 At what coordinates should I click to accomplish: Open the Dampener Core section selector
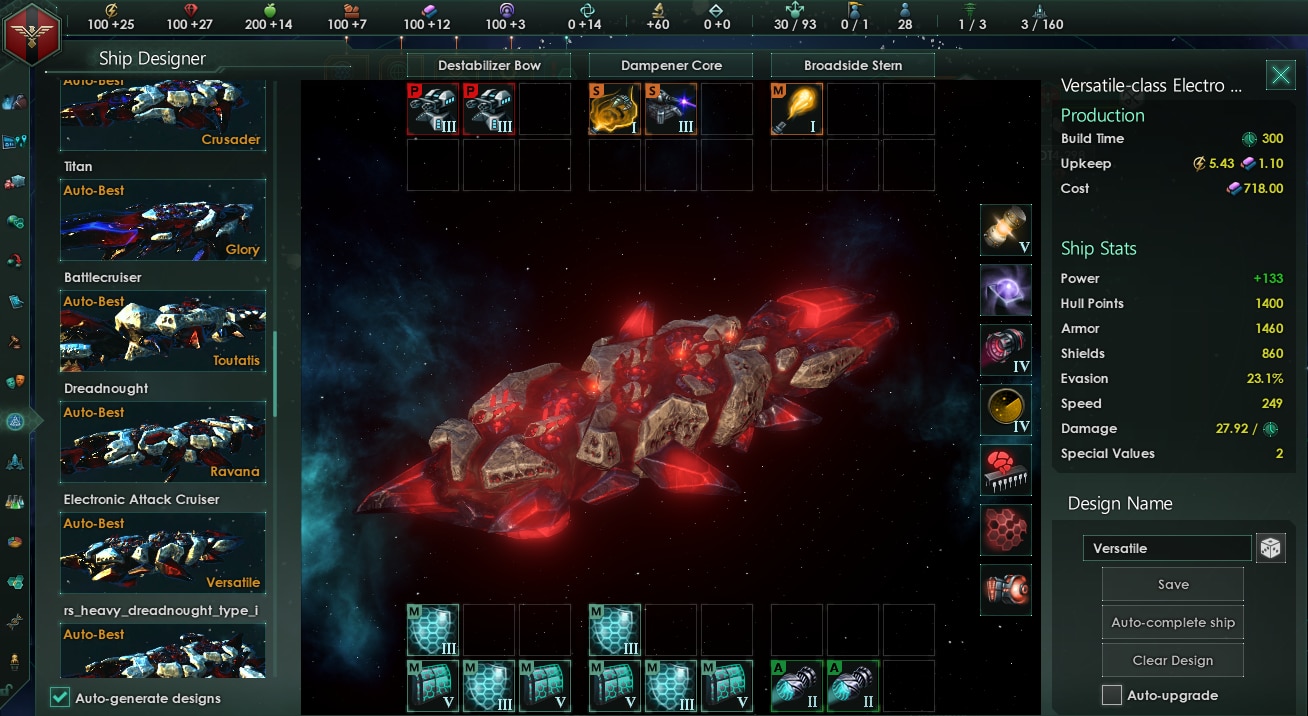pos(671,66)
